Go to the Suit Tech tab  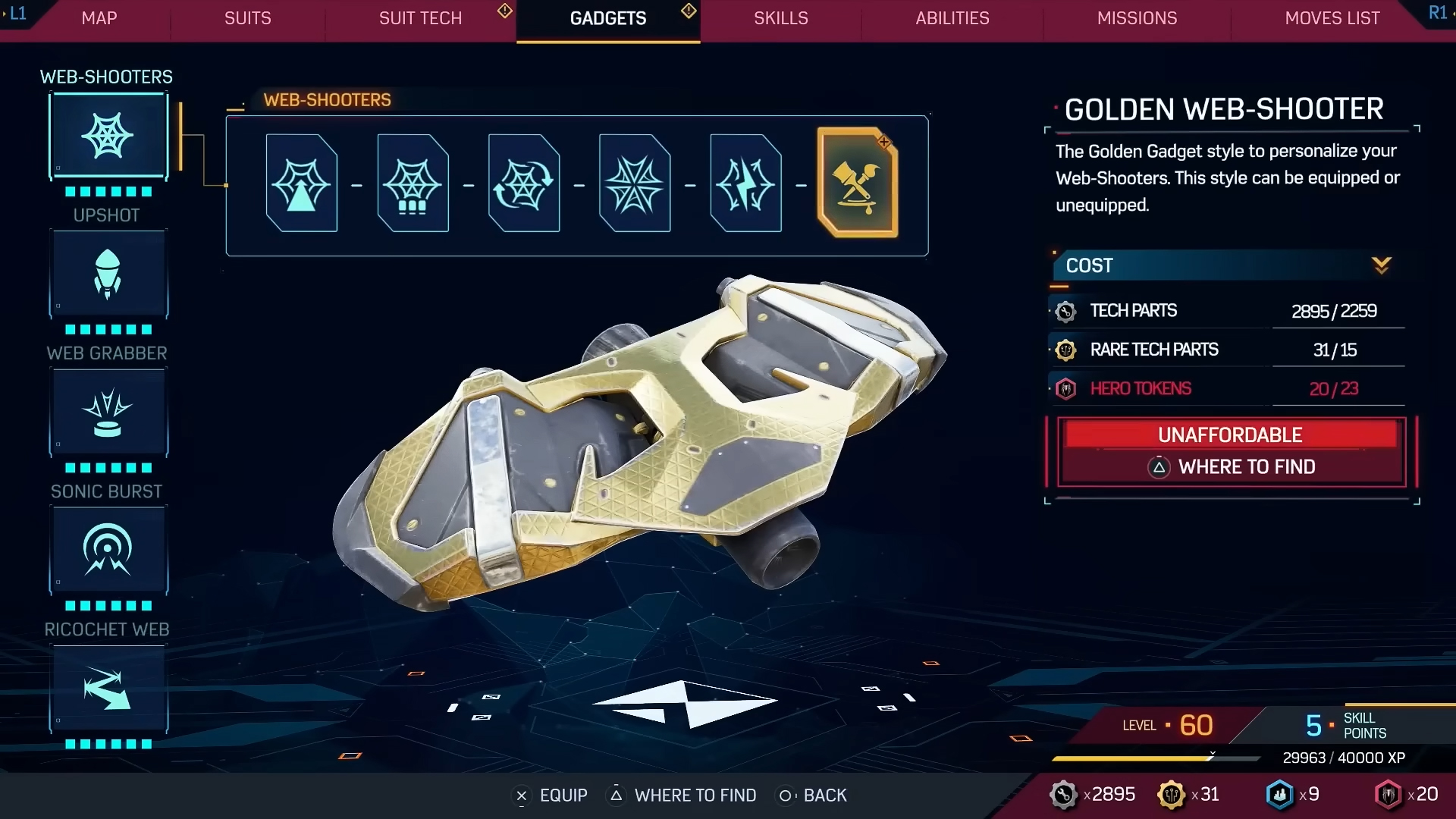pyautogui.click(x=420, y=18)
